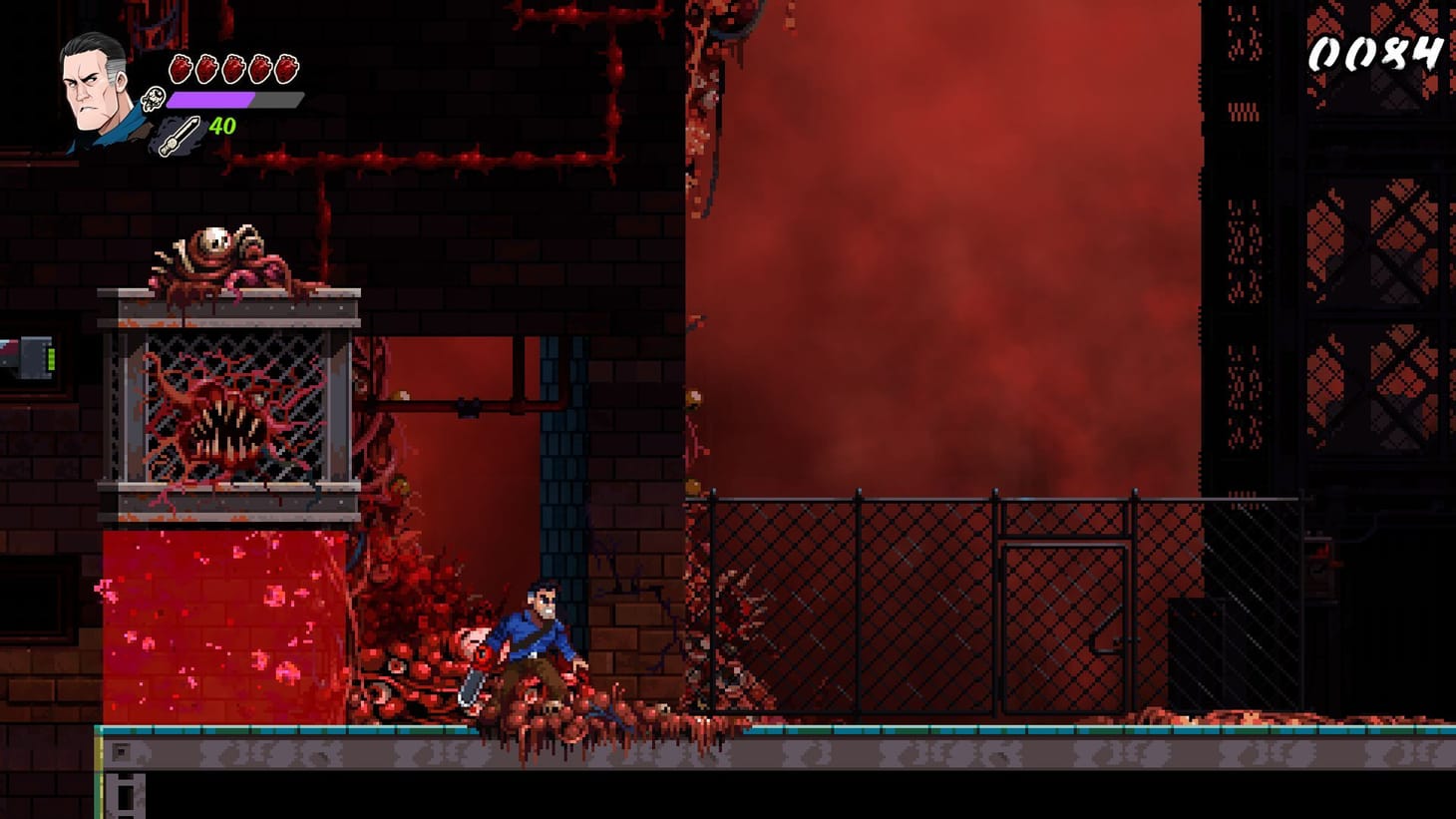Click the green number 40 ammo counter

tap(221, 128)
